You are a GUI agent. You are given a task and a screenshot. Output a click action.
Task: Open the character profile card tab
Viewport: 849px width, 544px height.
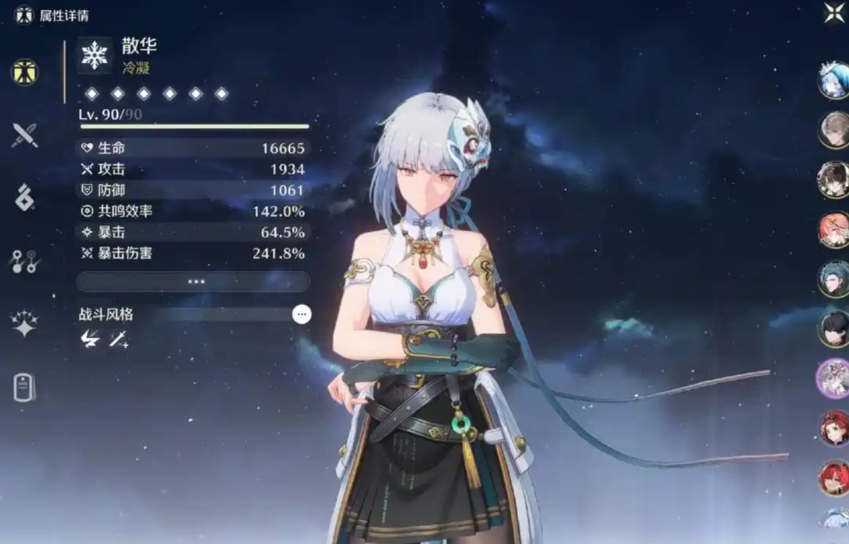pos(24,387)
